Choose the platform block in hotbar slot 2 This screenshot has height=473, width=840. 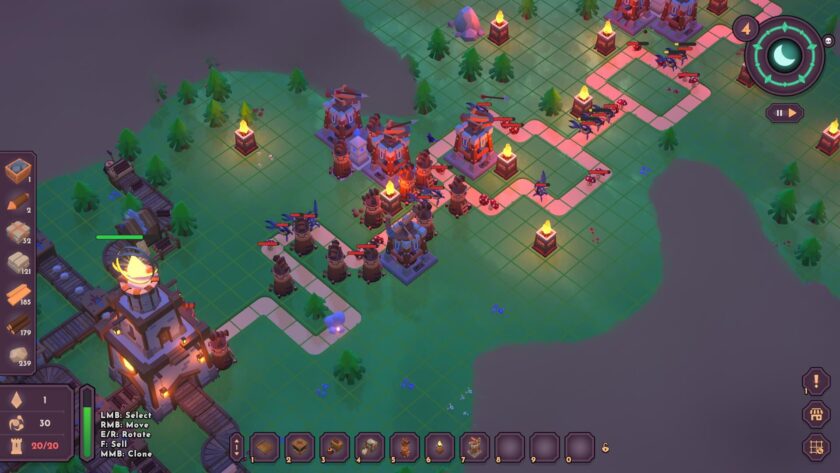coord(299,445)
